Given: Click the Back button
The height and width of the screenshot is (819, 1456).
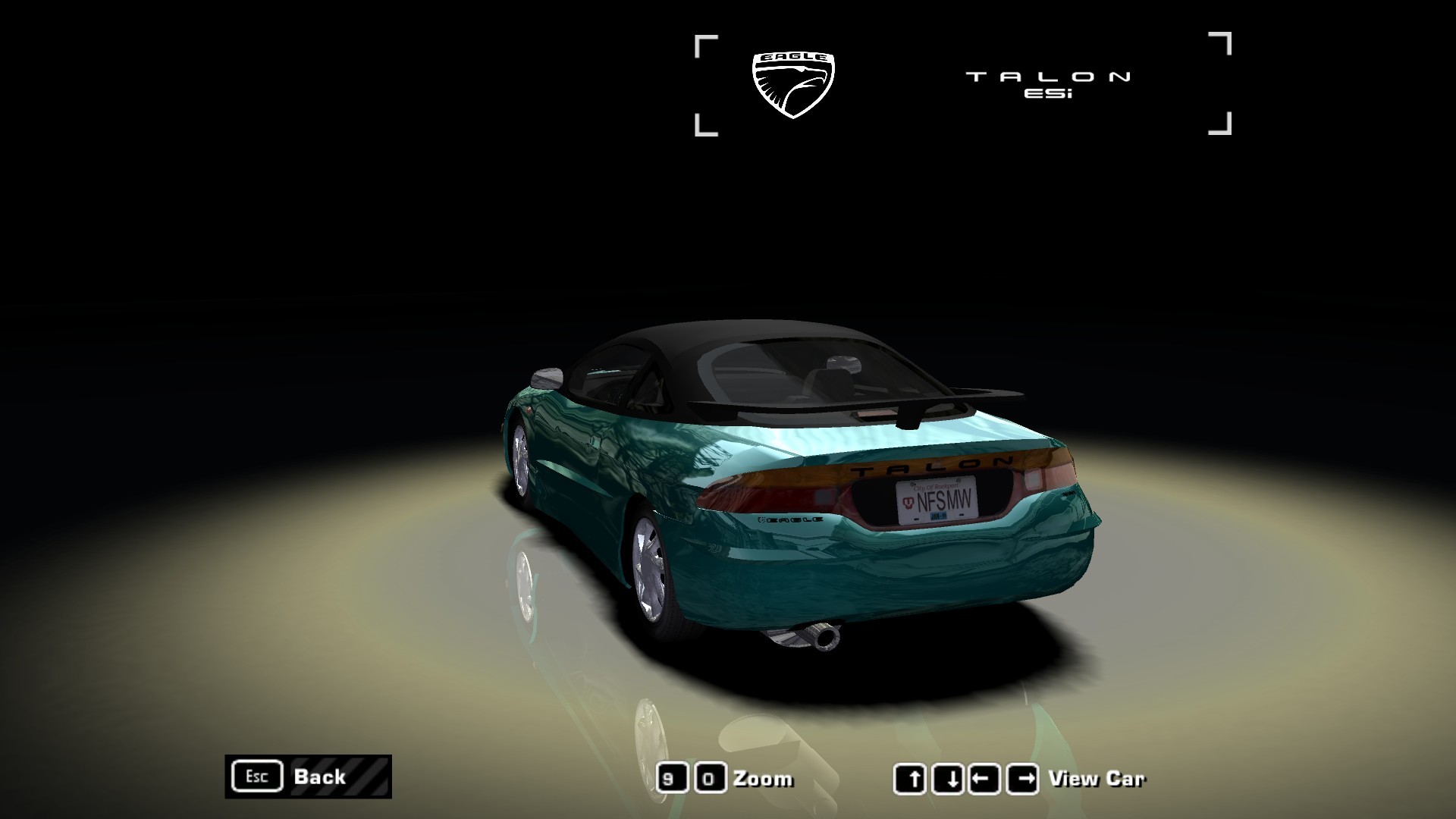Looking at the screenshot, I should [308, 777].
